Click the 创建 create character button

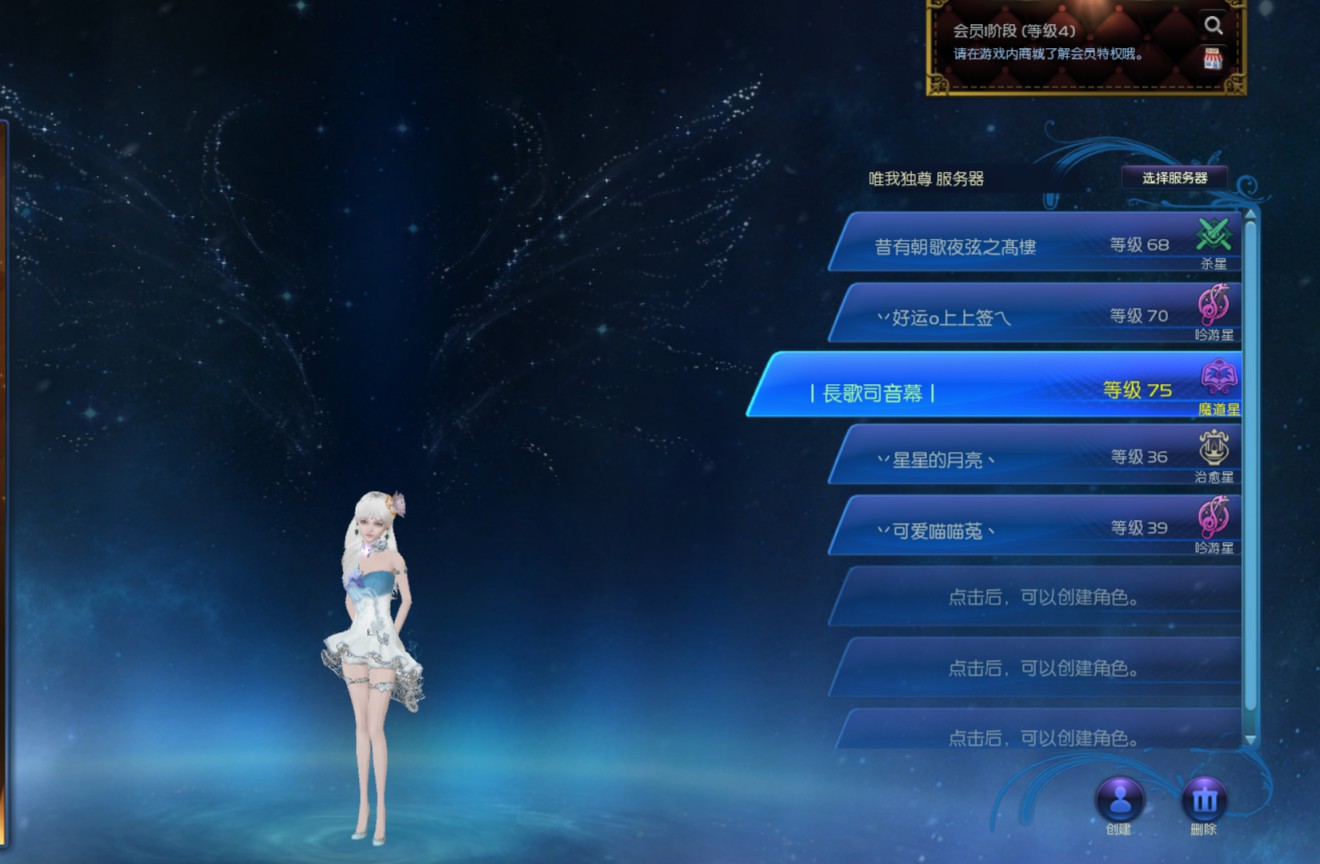1119,800
